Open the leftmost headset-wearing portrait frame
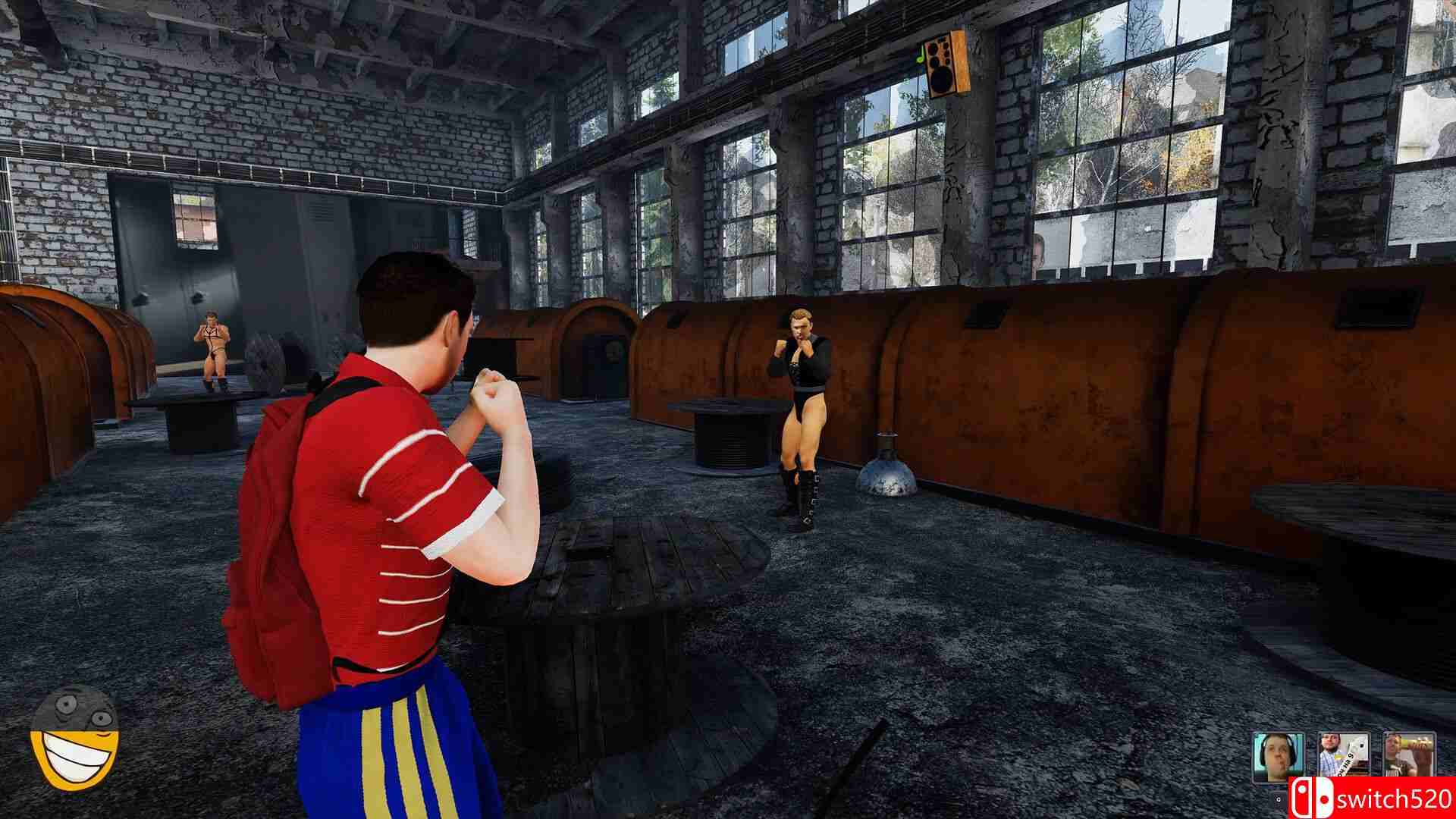The height and width of the screenshot is (819, 1456). 1279,755
